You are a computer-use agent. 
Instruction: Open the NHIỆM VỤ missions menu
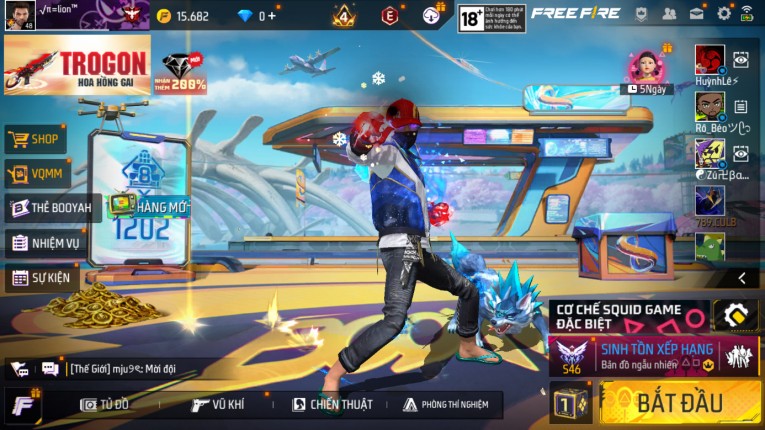click(x=45, y=242)
